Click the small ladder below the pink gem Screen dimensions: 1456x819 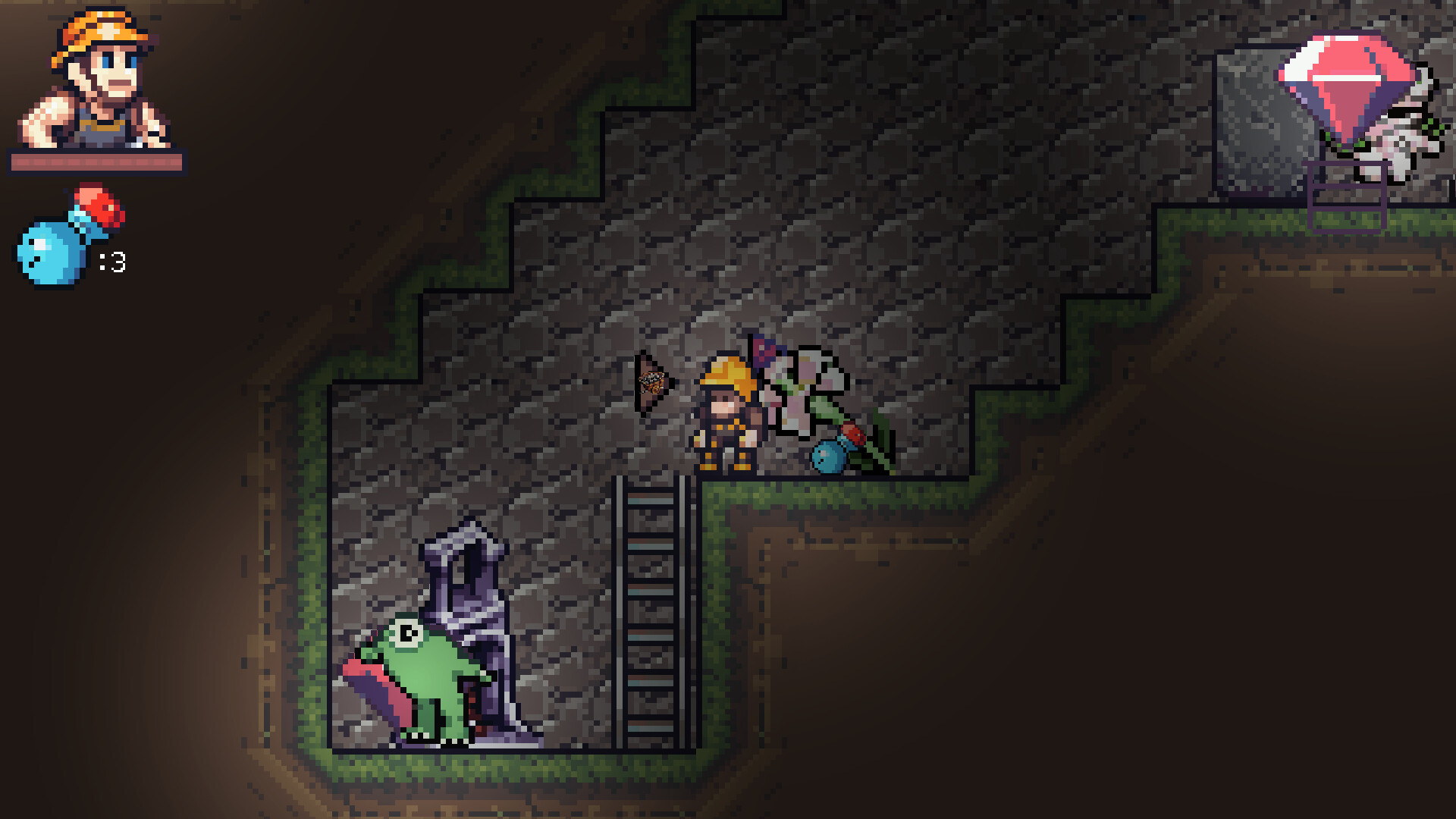click(x=1346, y=201)
